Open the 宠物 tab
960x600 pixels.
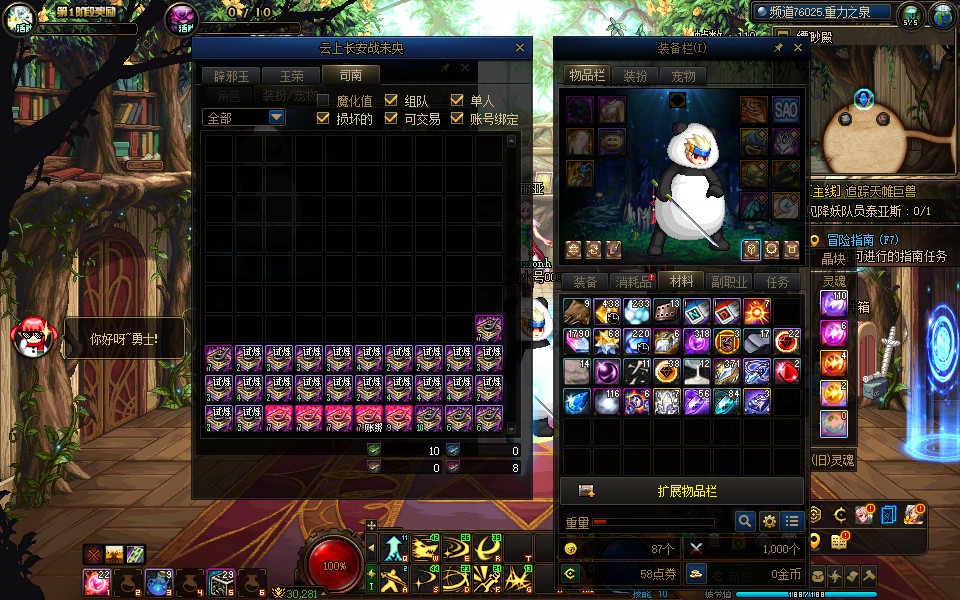(683, 76)
